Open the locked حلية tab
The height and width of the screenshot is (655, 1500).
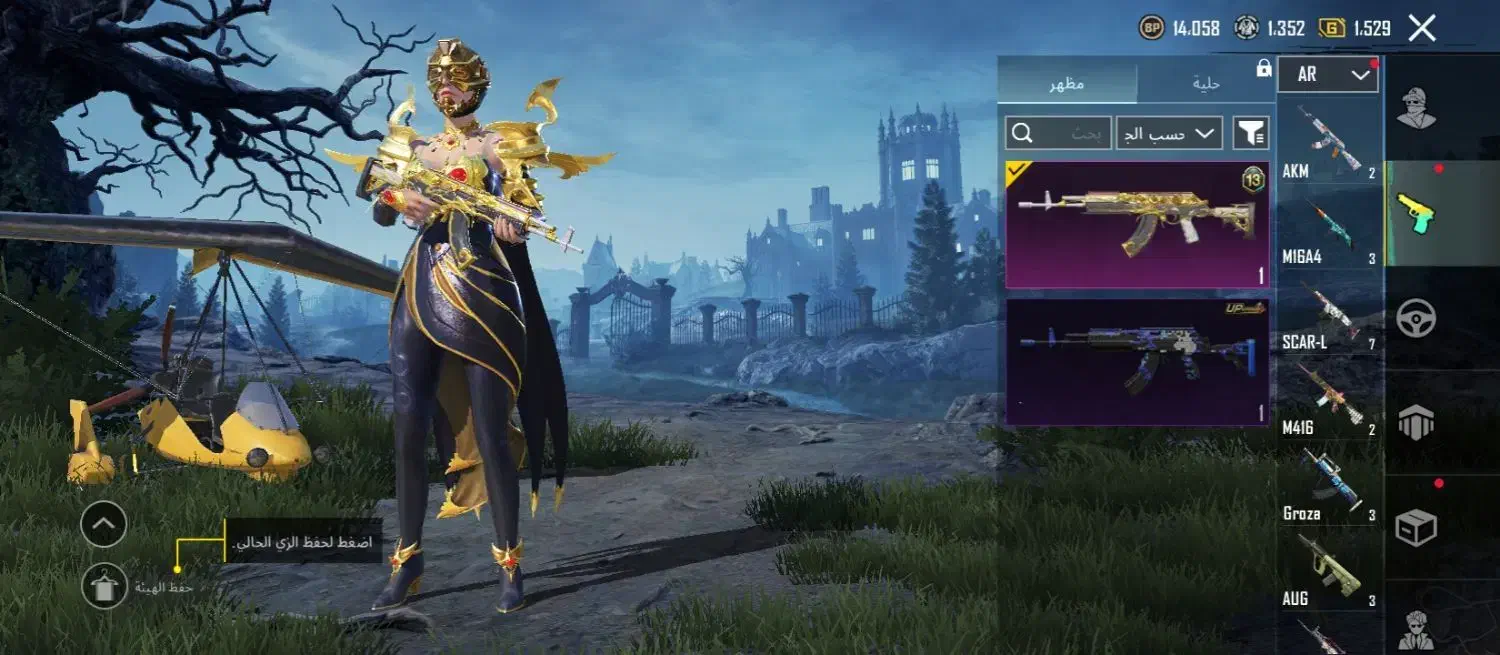(1206, 83)
